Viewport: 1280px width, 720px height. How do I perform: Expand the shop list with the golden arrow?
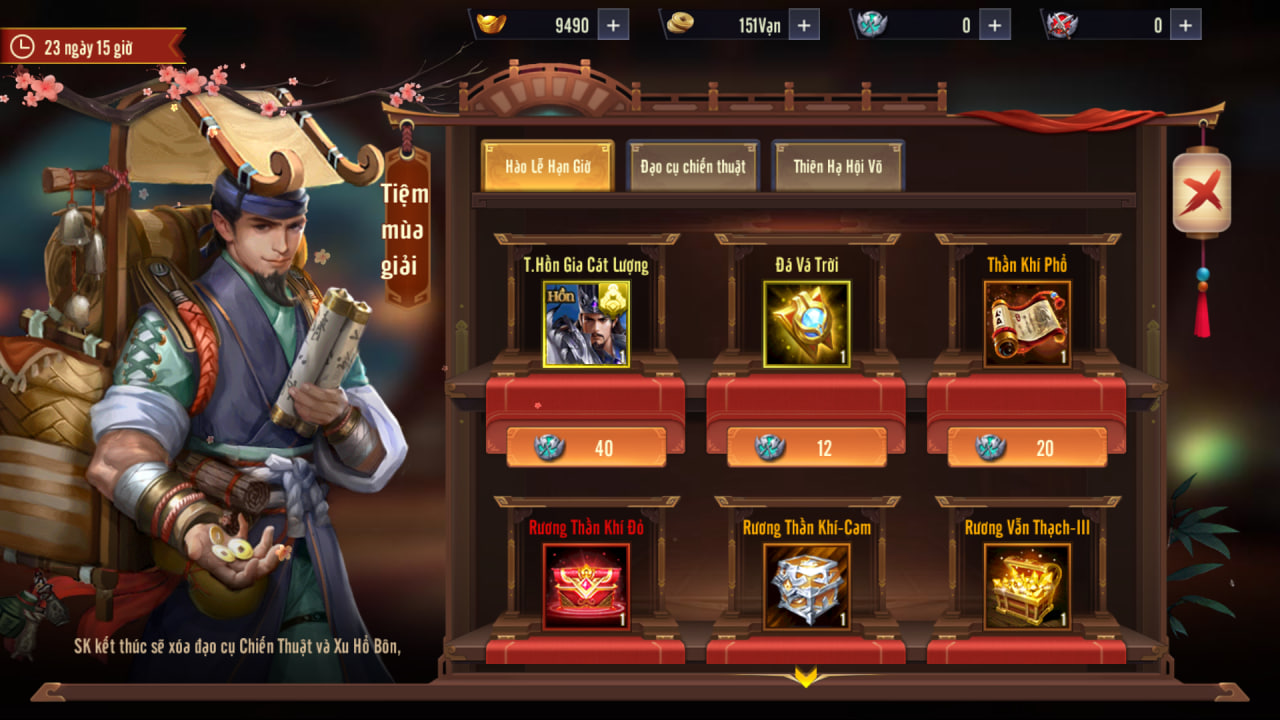806,677
